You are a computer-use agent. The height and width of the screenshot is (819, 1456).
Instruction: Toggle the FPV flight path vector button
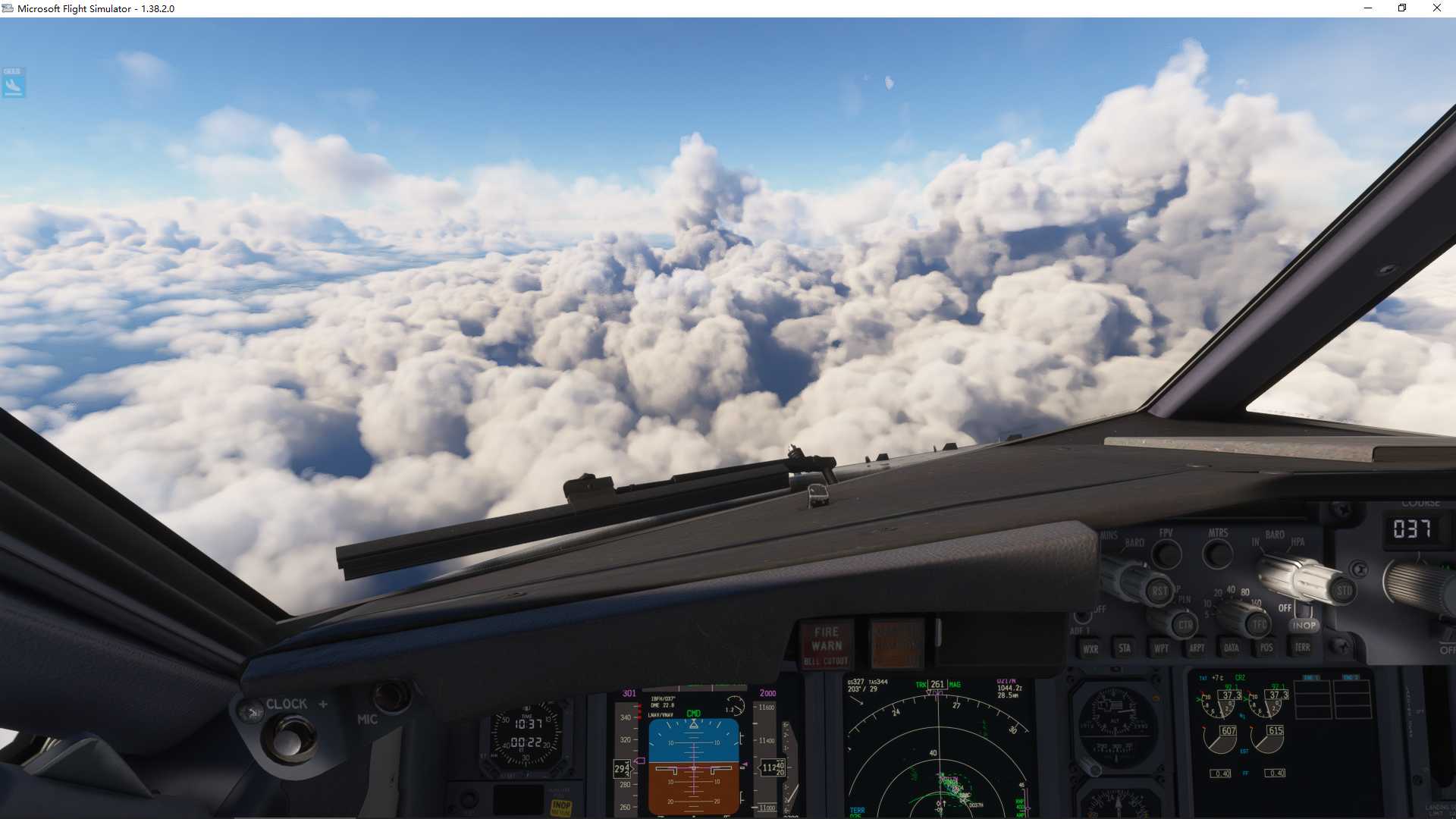tap(1166, 554)
